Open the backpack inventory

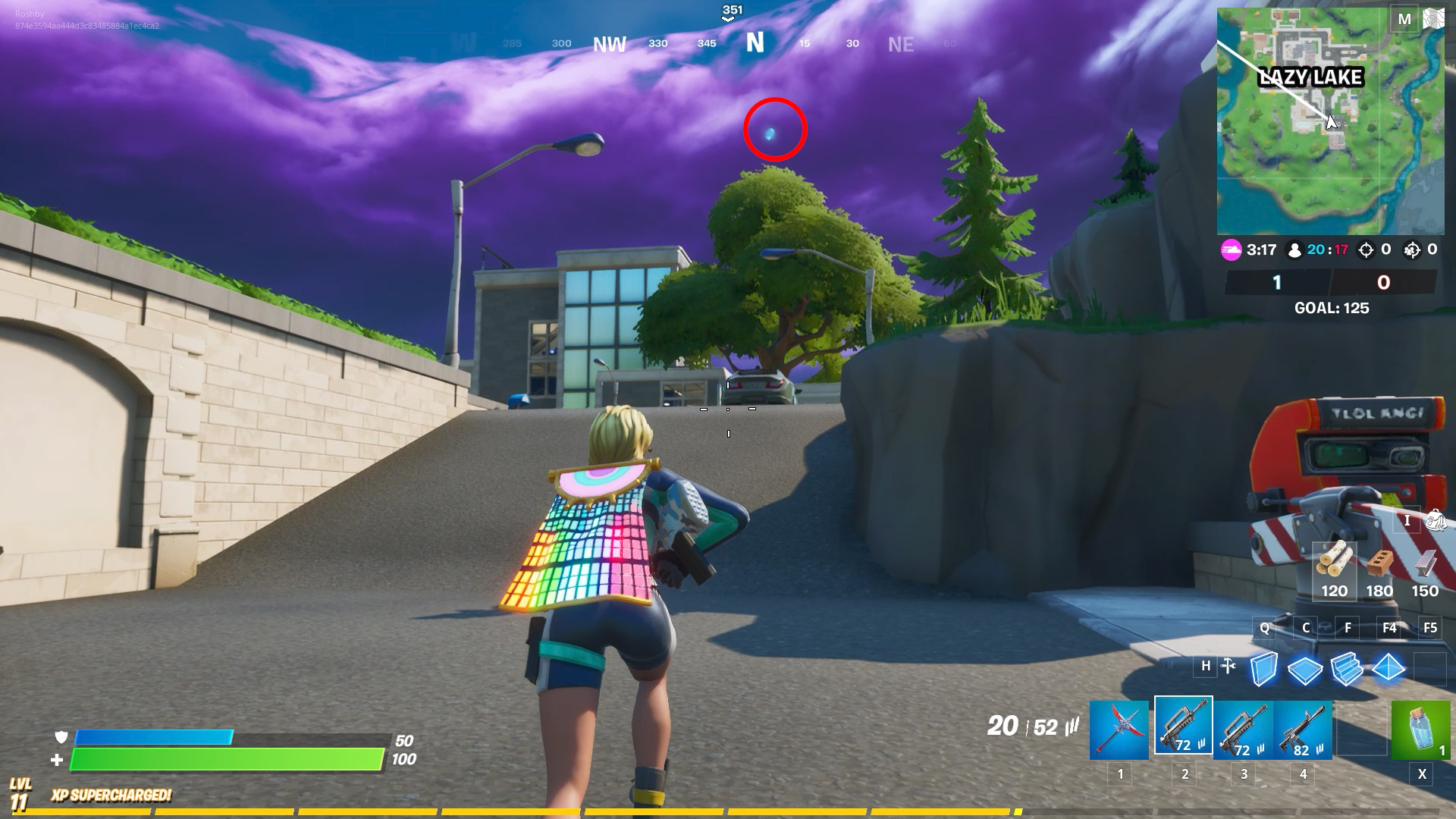click(1434, 520)
